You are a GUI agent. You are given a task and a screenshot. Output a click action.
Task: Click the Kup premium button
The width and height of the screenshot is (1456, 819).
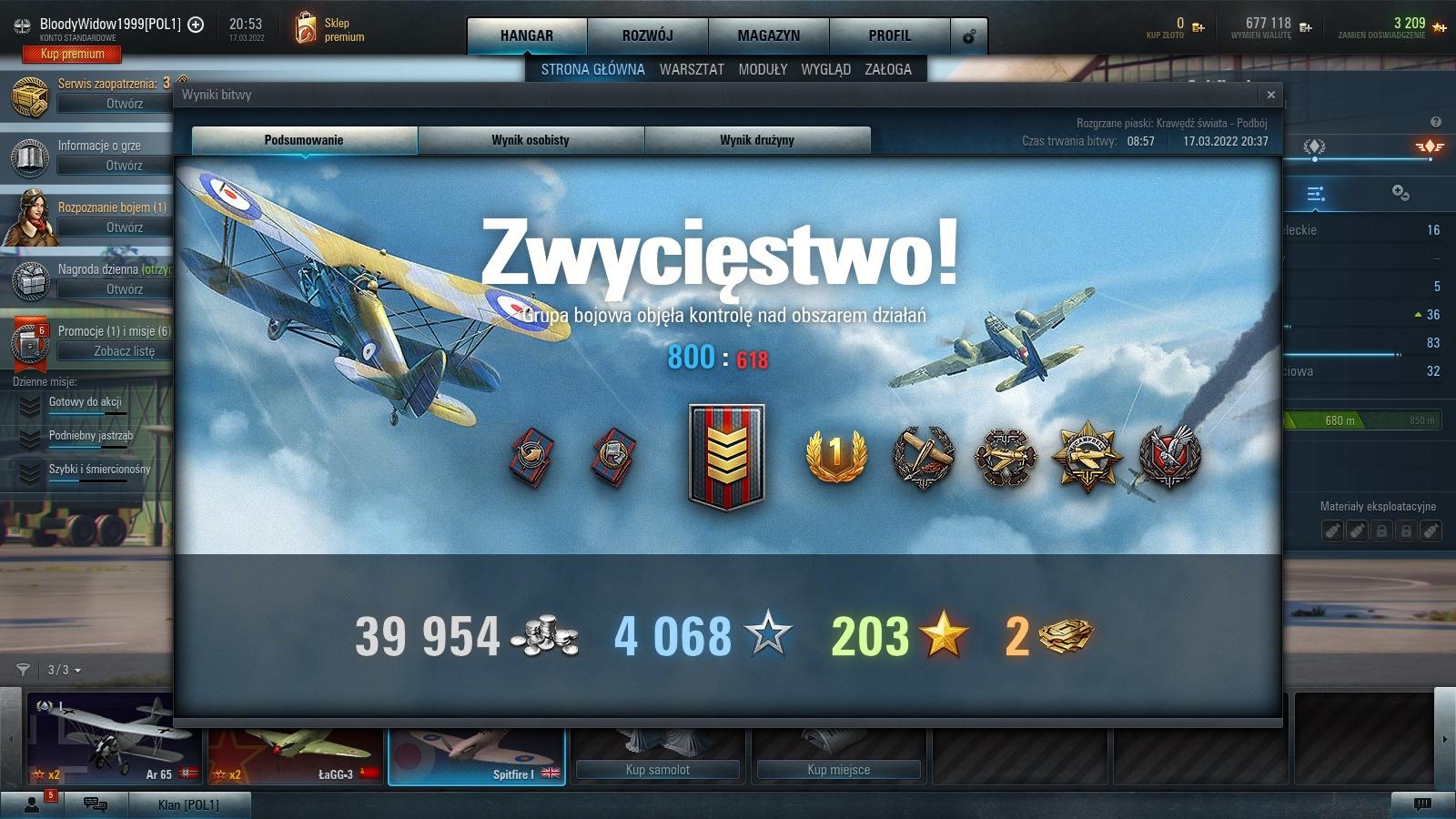[72, 54]
